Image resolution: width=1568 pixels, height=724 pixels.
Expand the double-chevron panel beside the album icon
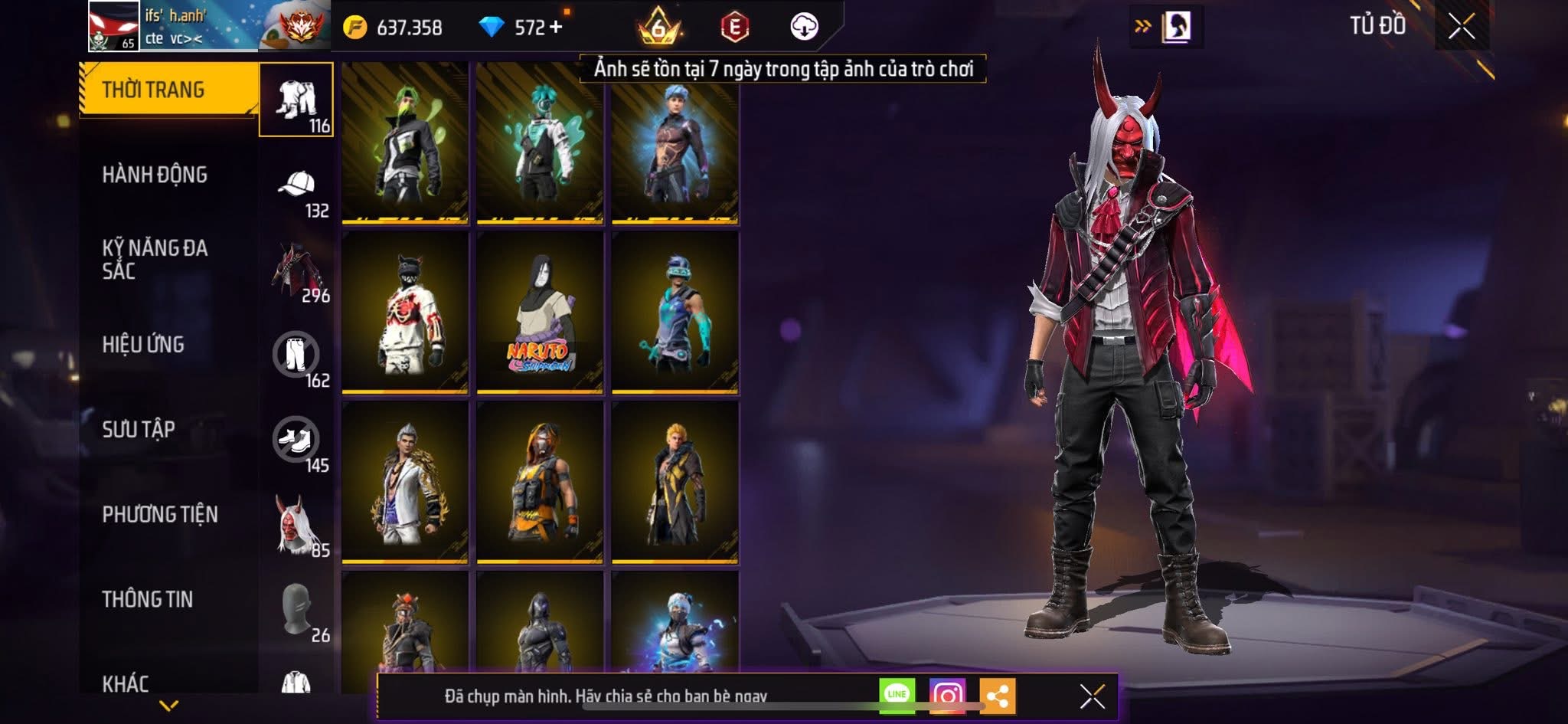pos(1140,24)
